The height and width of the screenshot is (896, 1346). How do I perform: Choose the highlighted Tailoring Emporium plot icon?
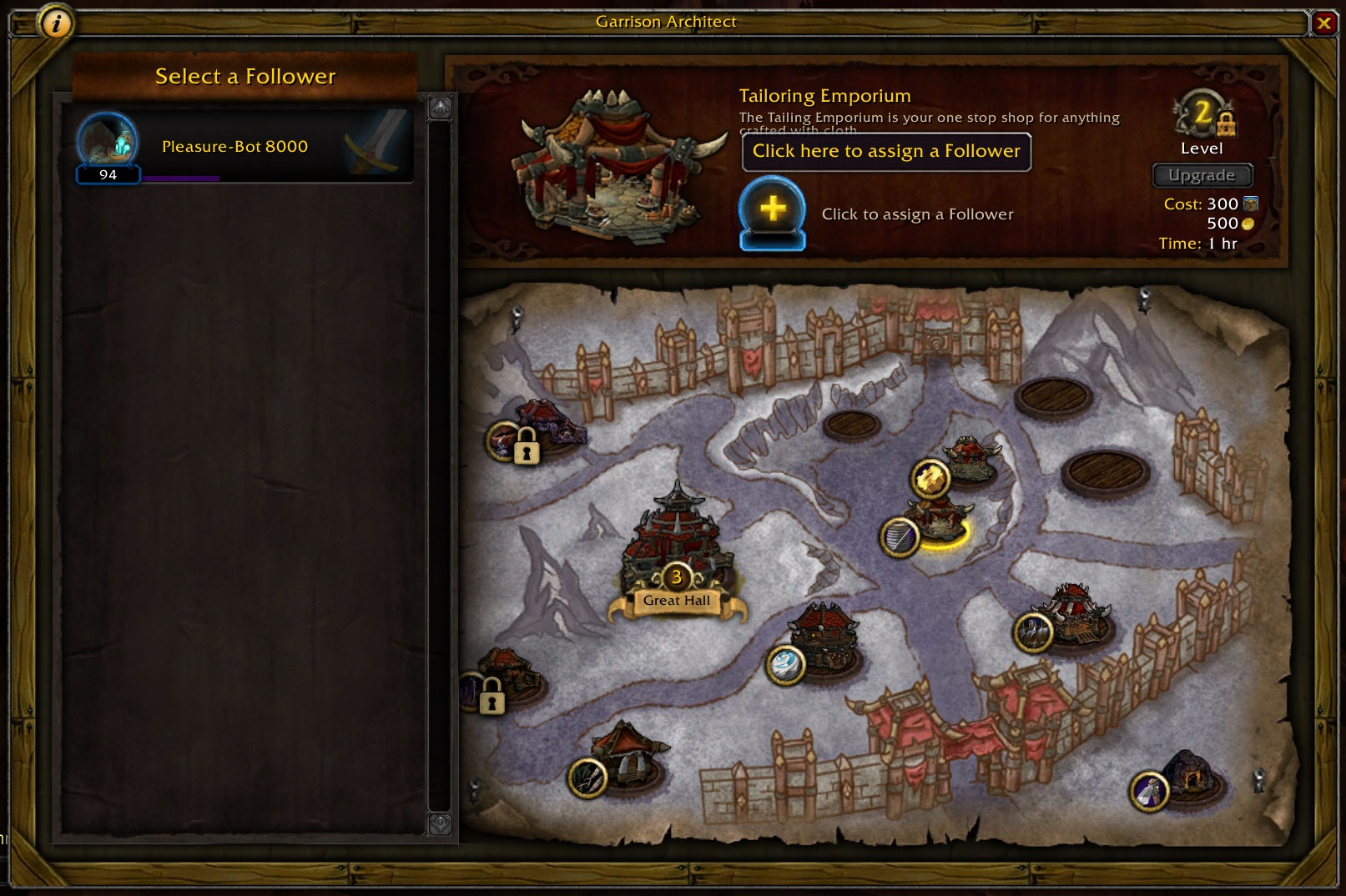(x=900, y=537)
